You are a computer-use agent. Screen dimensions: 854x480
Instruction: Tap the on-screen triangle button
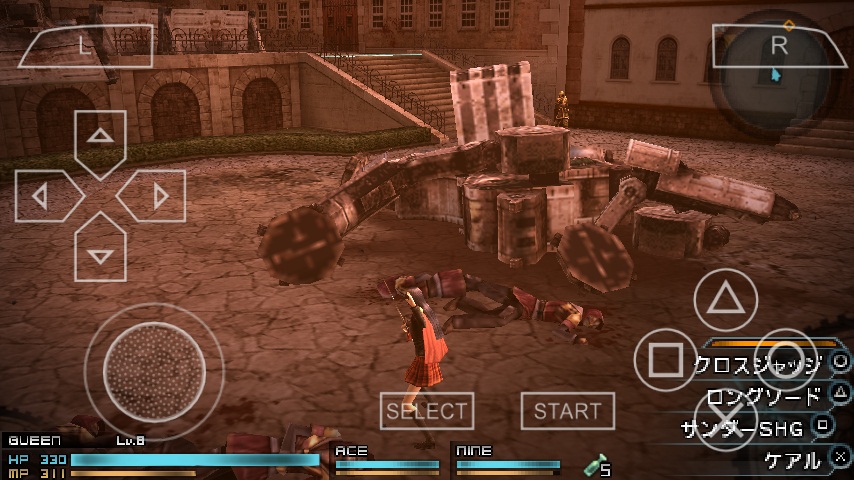730,300
